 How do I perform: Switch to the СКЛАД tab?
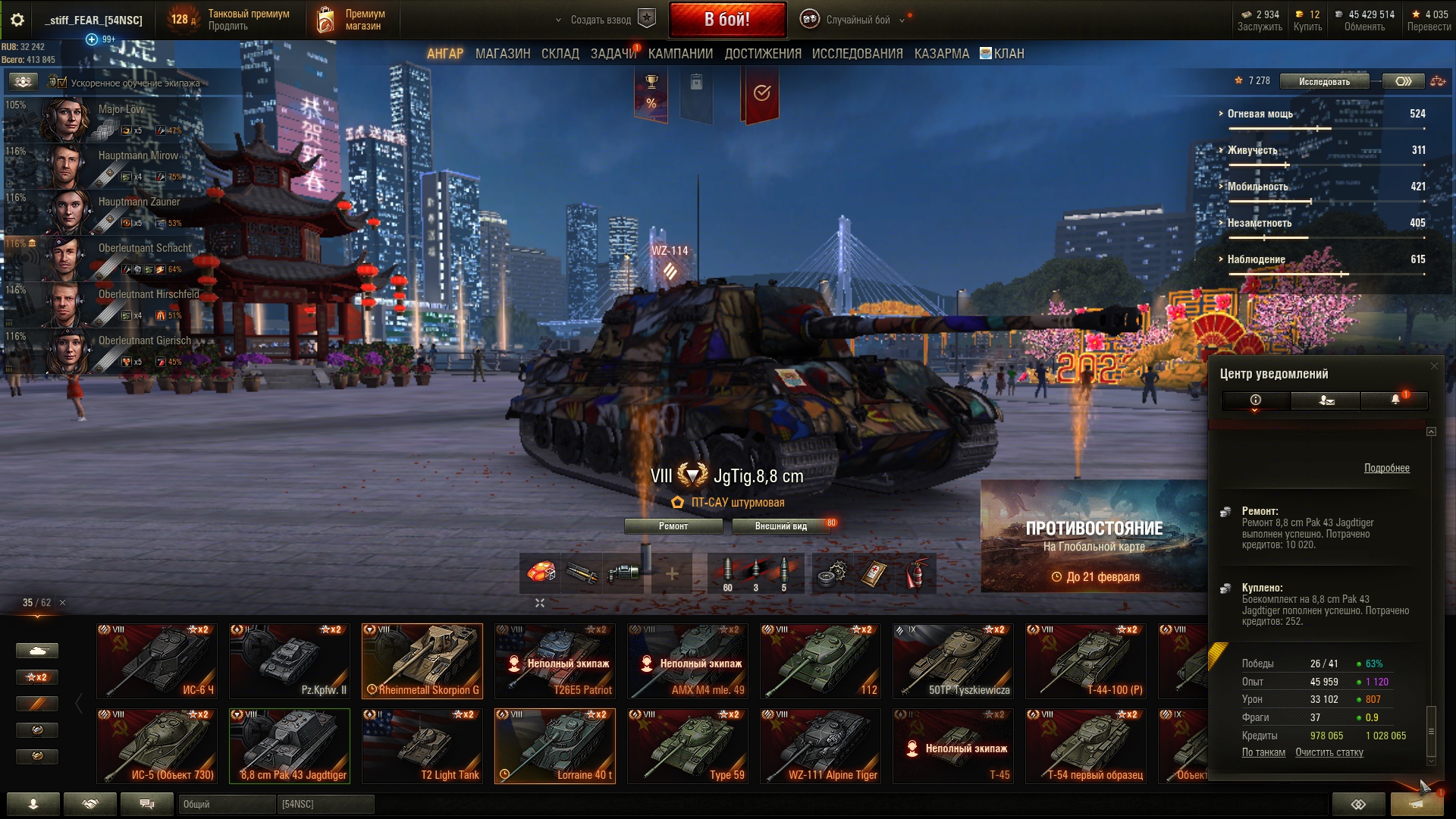[x=560, y=54]
